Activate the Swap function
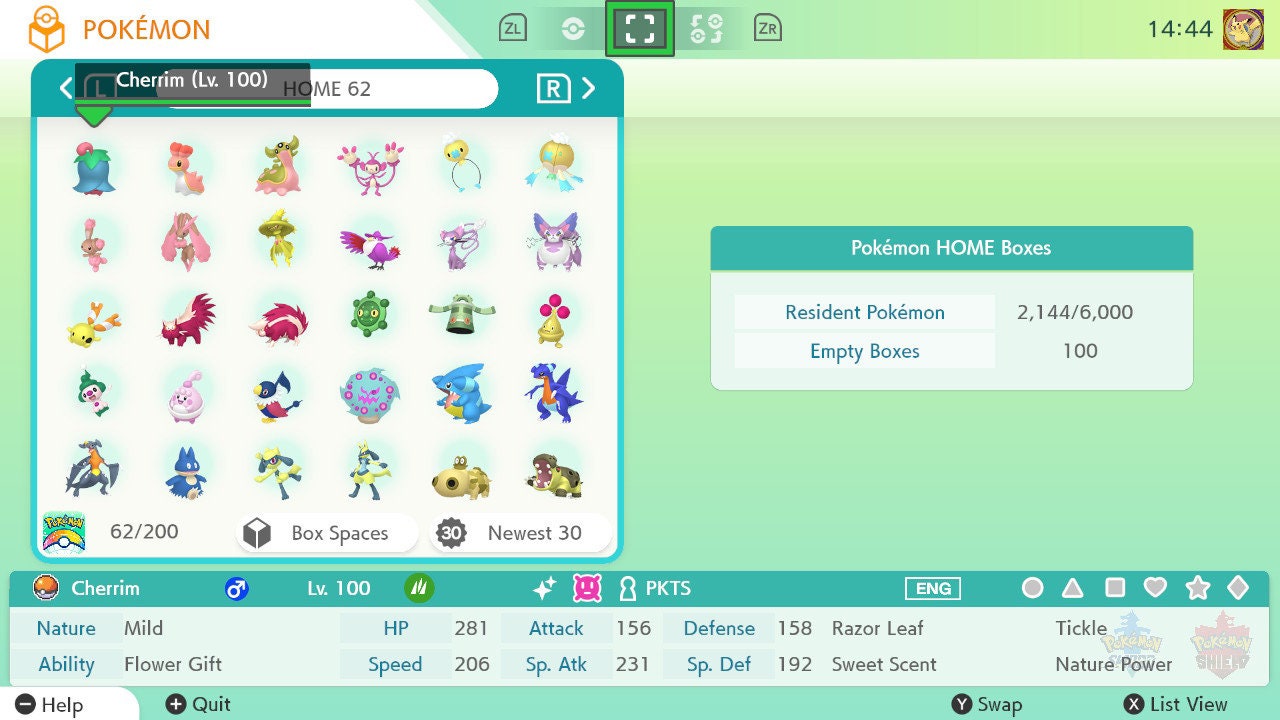Screen dimensions: 1280x720 tap(986, 705)
